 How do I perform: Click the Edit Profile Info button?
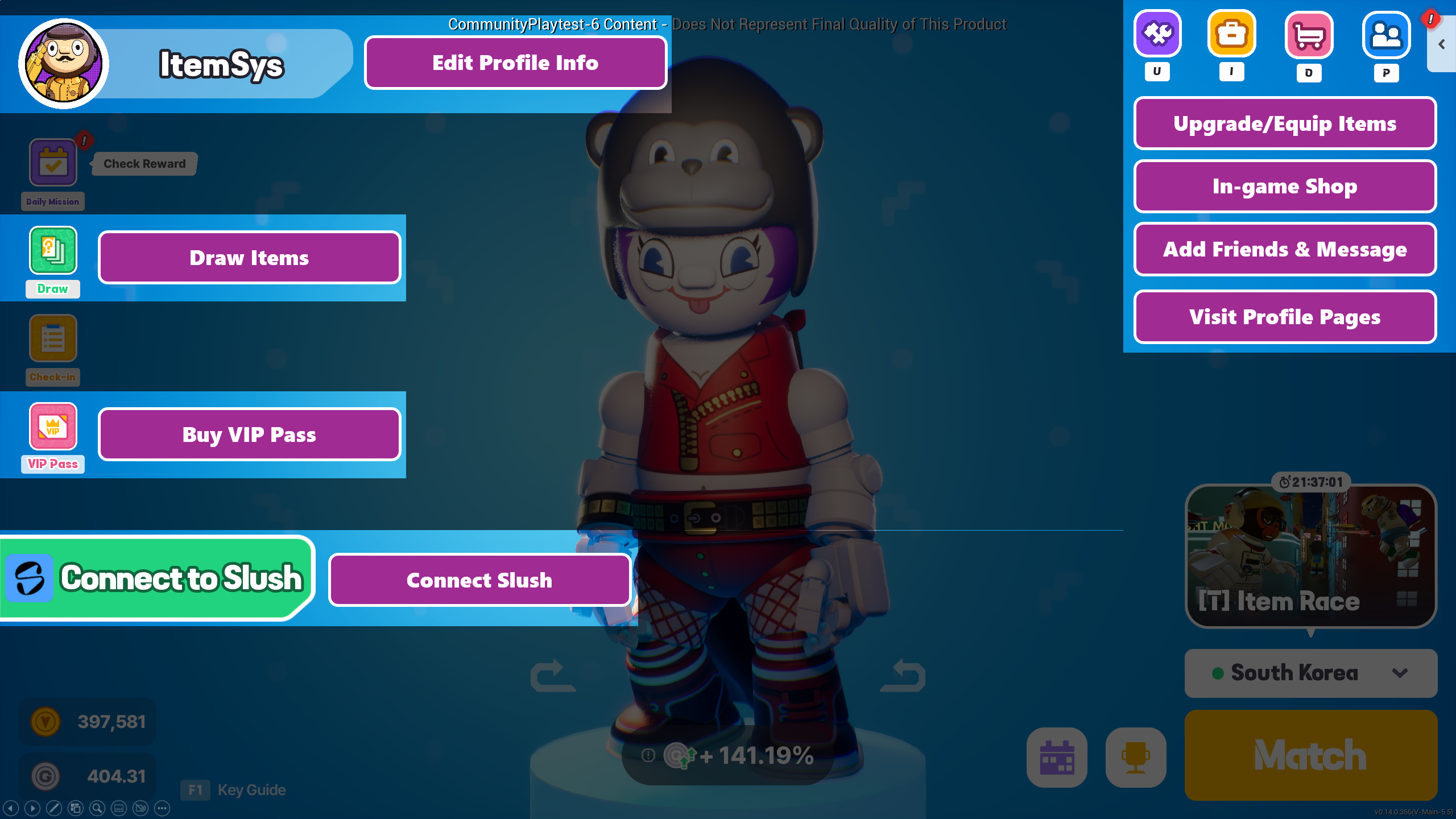[x=515, y=63]
